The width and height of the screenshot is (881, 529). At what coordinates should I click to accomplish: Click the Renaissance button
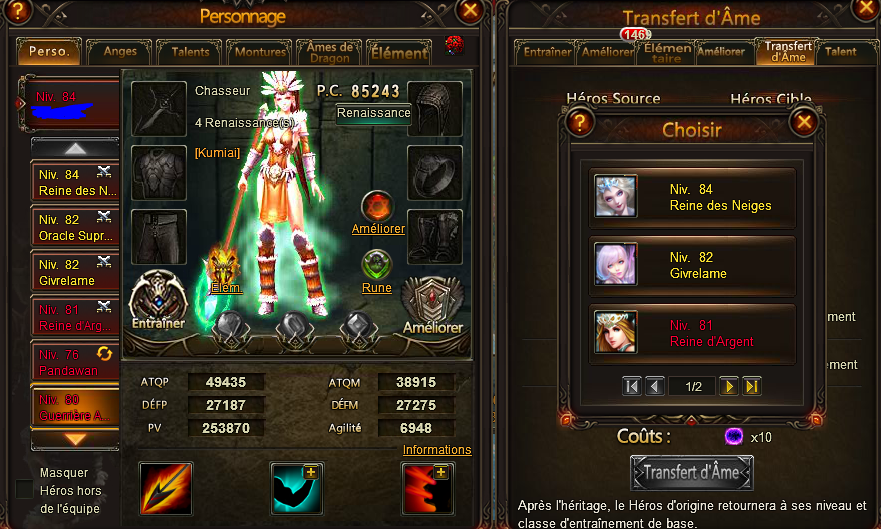point(373,112)
